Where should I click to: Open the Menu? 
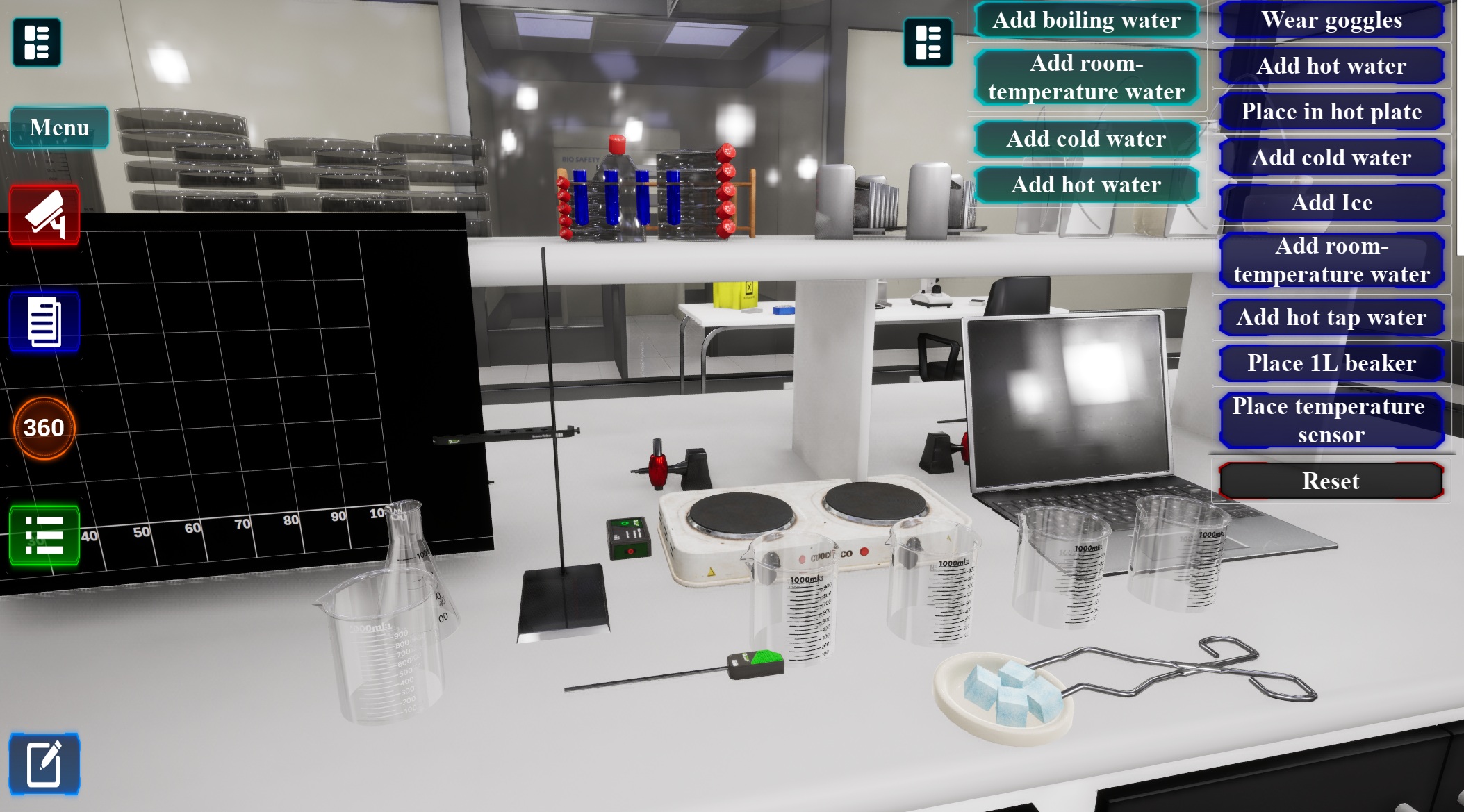60,127
